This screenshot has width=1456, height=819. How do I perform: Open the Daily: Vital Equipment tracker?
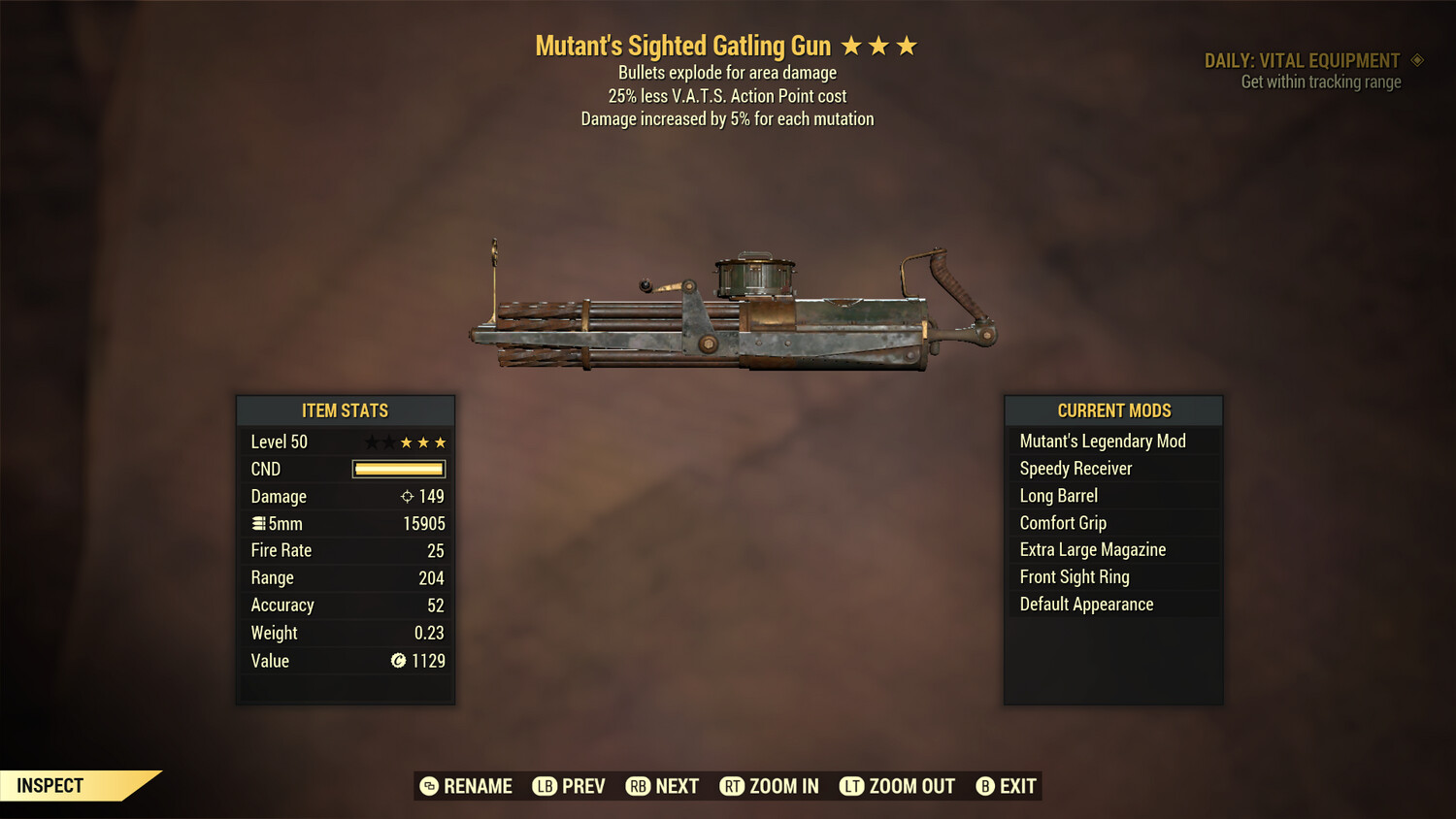[1305, 60]
